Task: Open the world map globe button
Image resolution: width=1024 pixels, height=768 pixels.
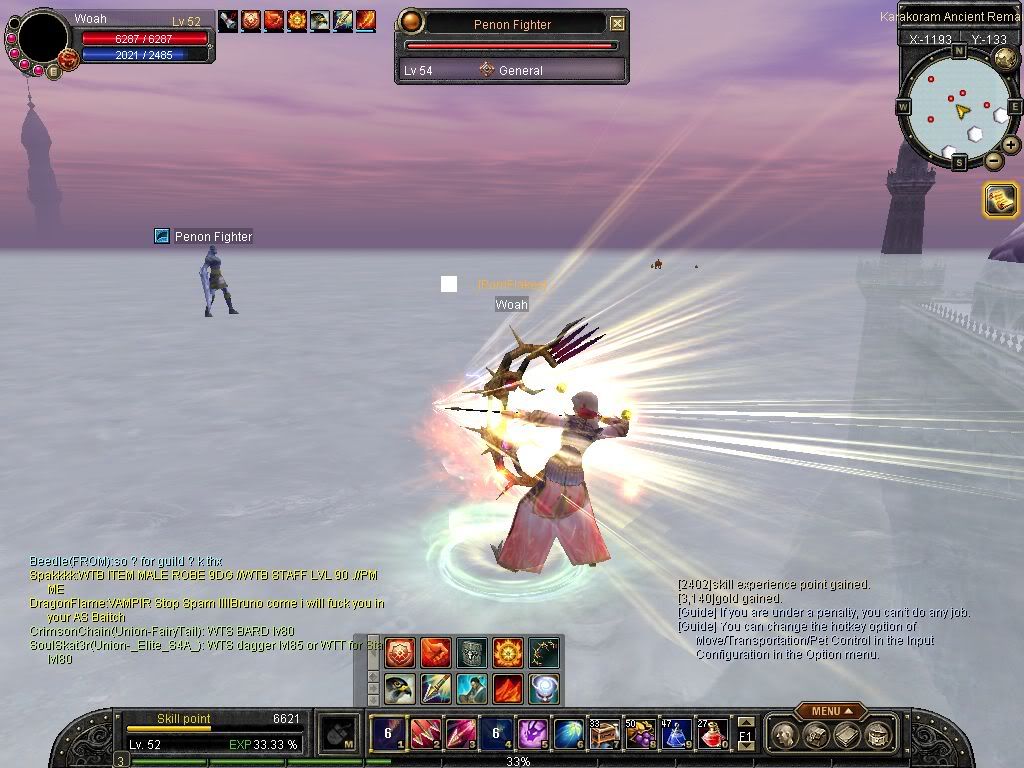Action: point(1005,59)
